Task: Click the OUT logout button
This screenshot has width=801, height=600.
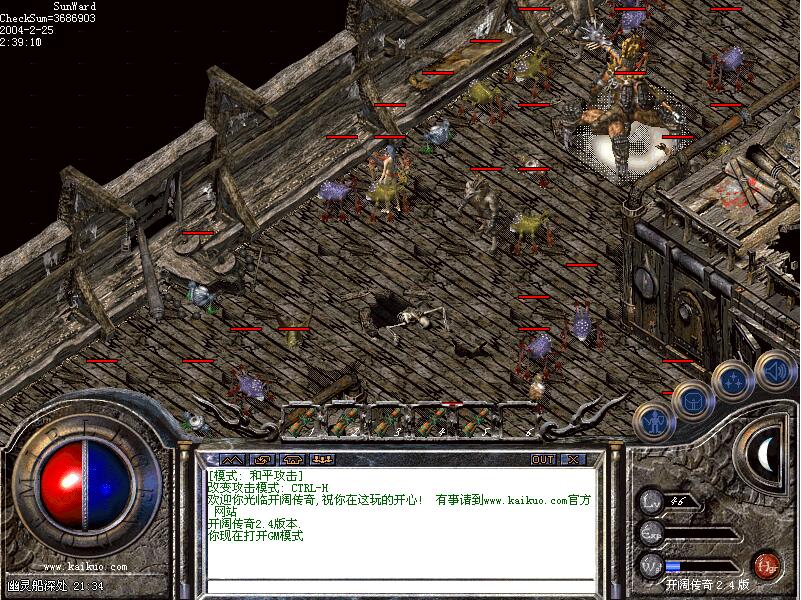Action: [x=543, y=459]
